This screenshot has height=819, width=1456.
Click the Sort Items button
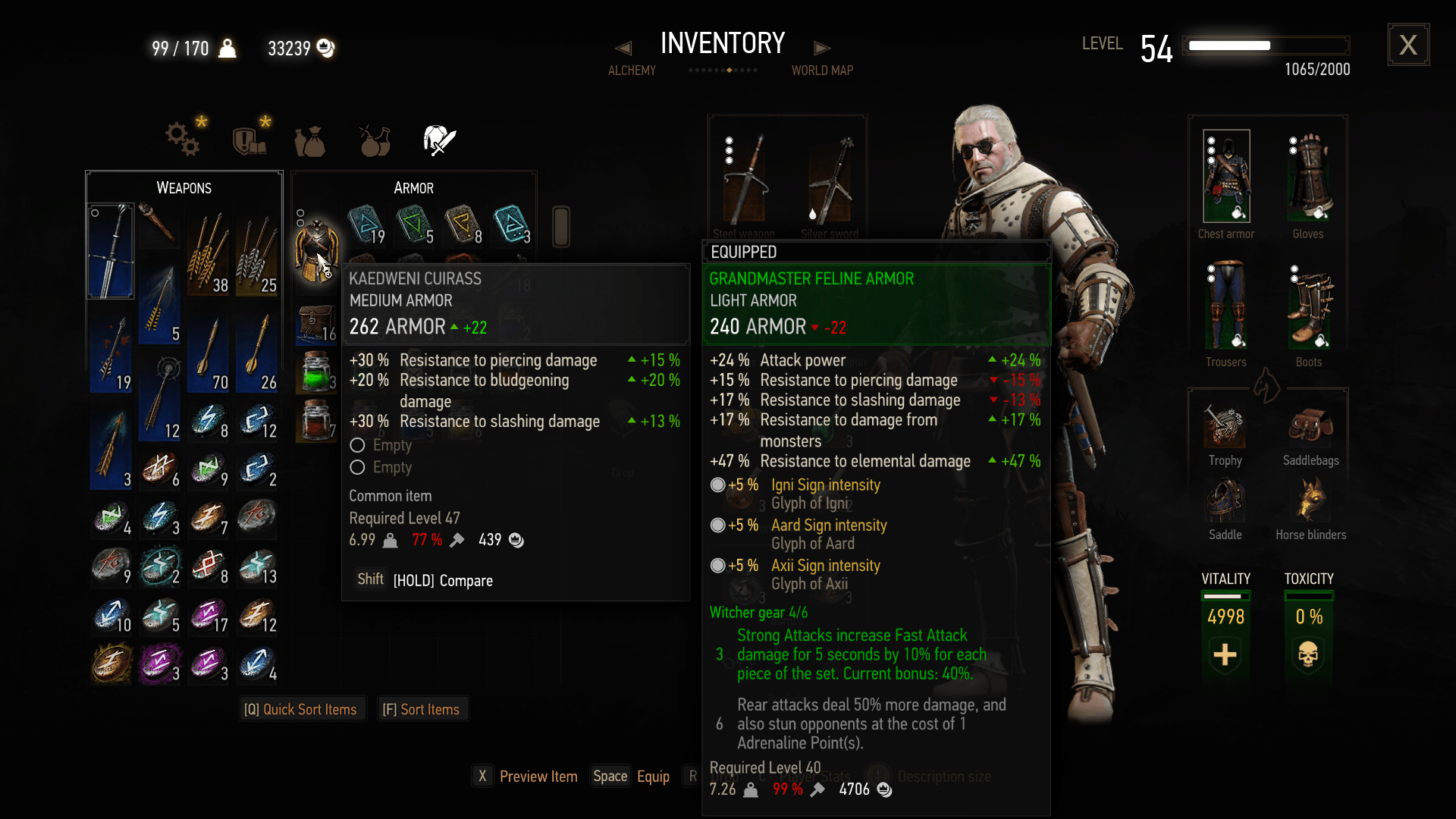pyautogui.click(x=422, y=709)
